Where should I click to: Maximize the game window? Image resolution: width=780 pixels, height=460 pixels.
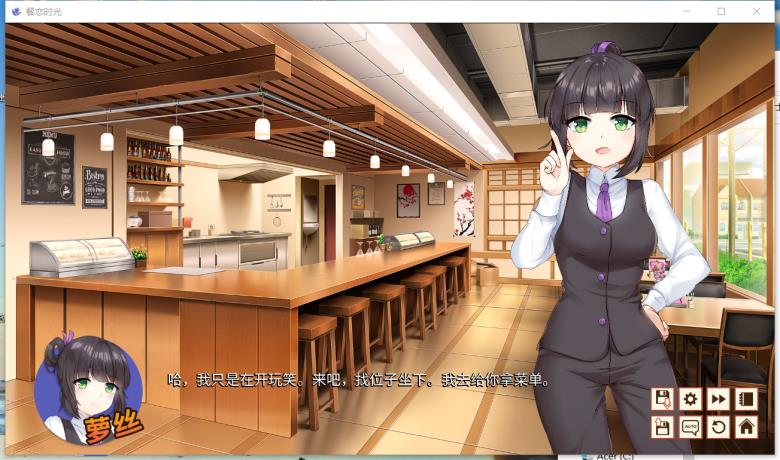click(x=721, y=11)
